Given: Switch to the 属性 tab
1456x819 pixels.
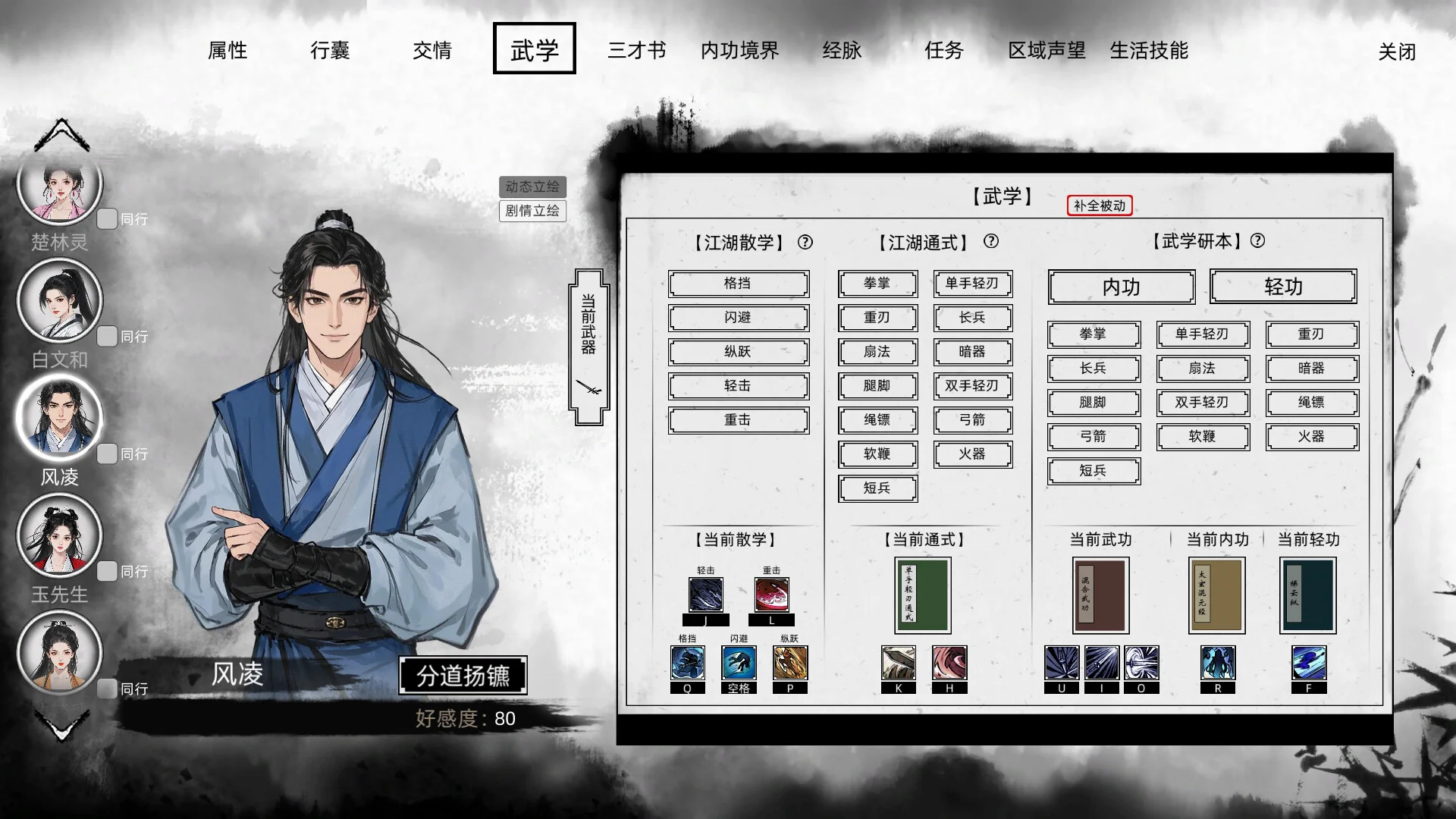Looking at the screenshot, I should [227, 50].
